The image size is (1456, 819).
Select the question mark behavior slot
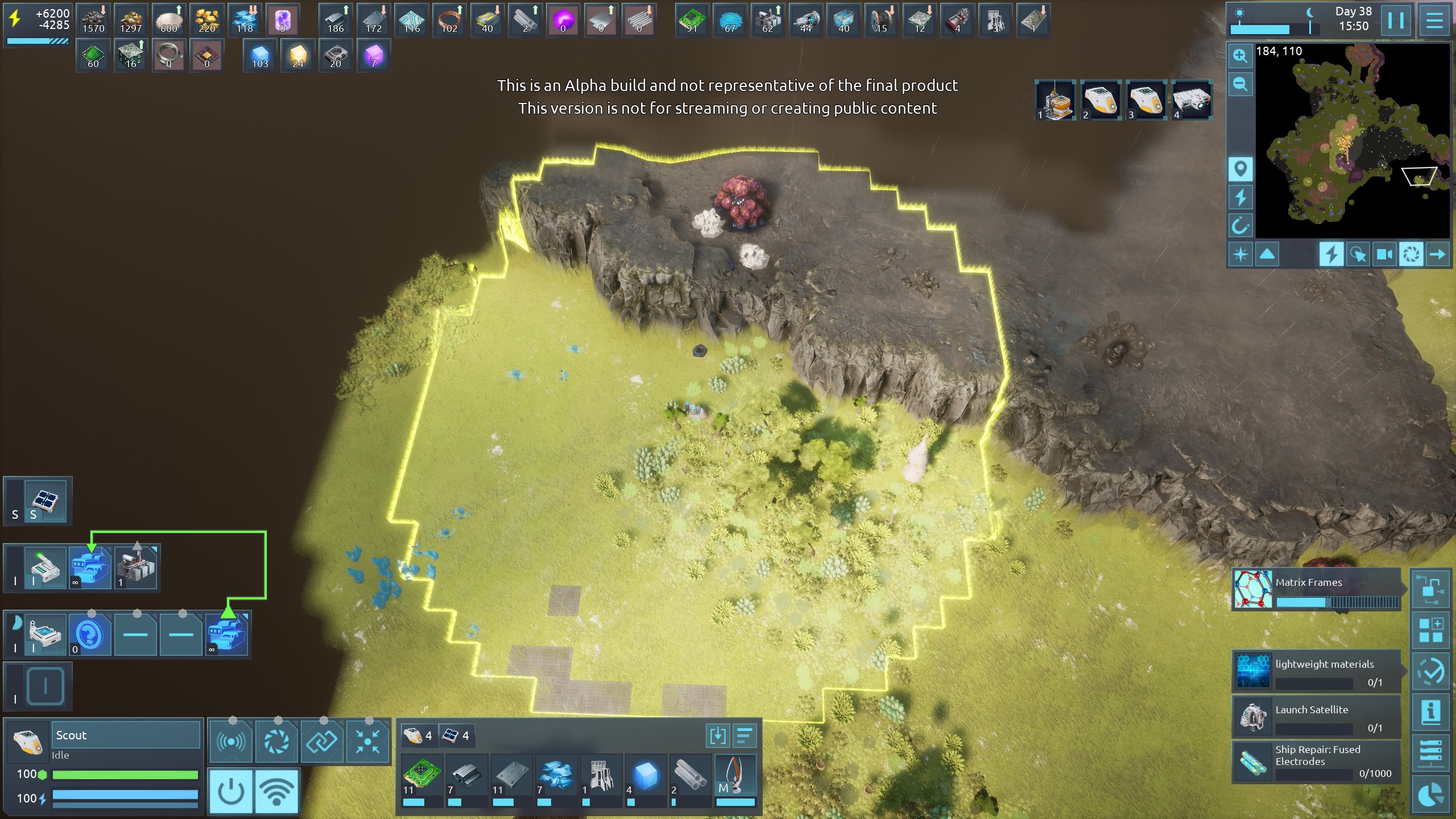(89, 634)
